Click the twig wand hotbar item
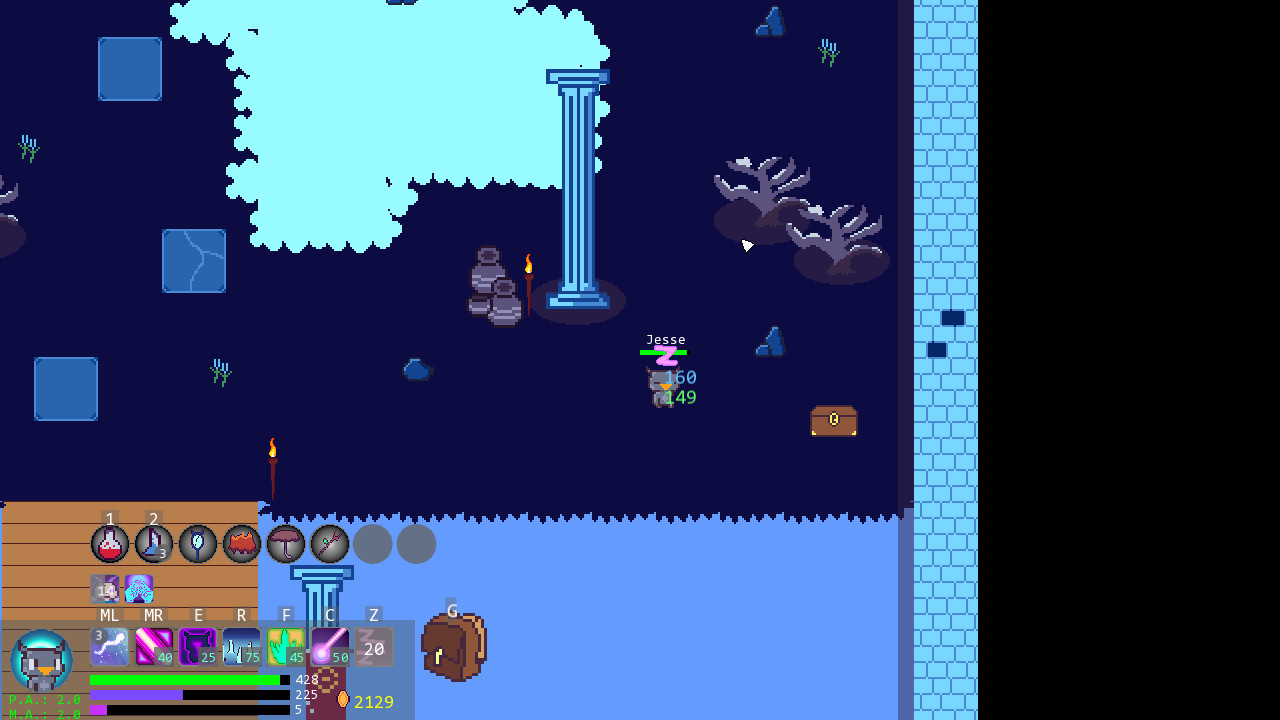1280x720 pixels. [x=330, y=544]
